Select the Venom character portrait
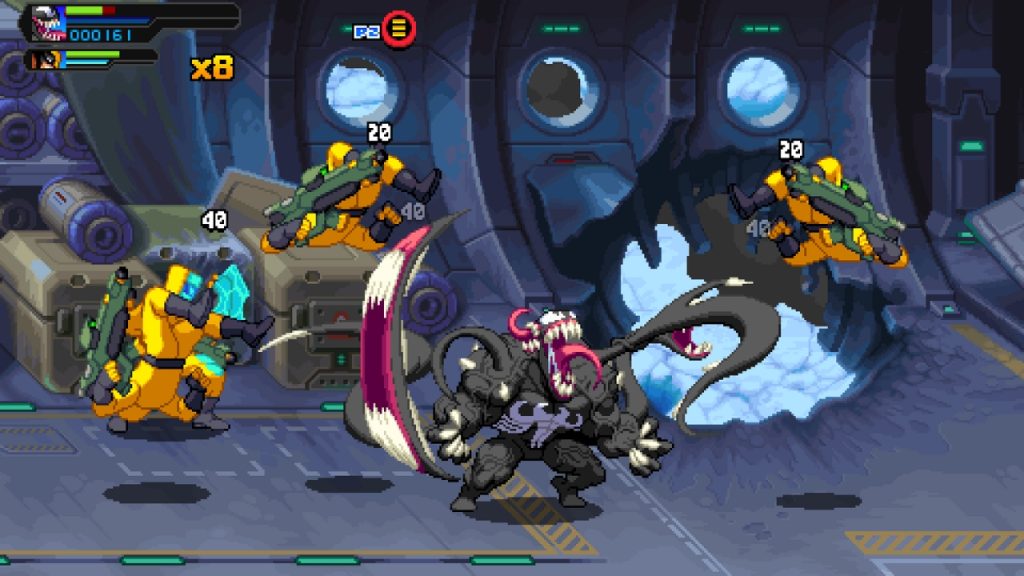This screenshot has height=576, width=1024. (x=46, y=21)
